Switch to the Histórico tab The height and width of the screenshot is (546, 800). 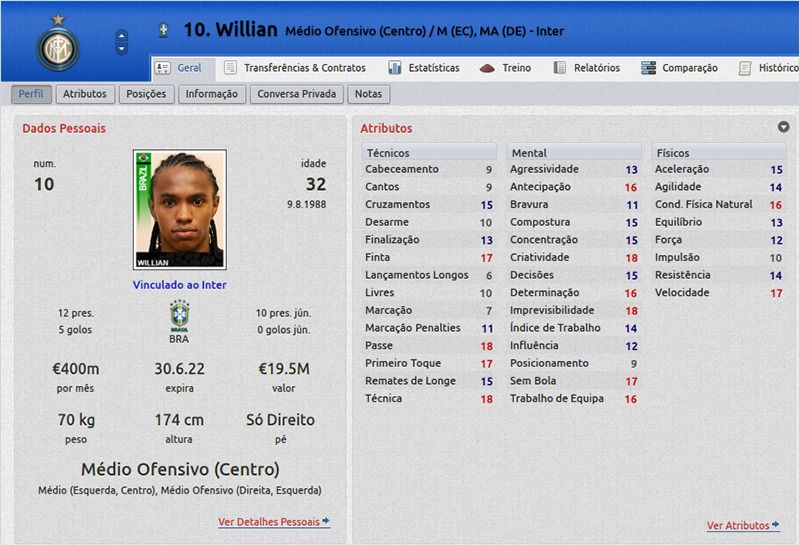point(768,68)
